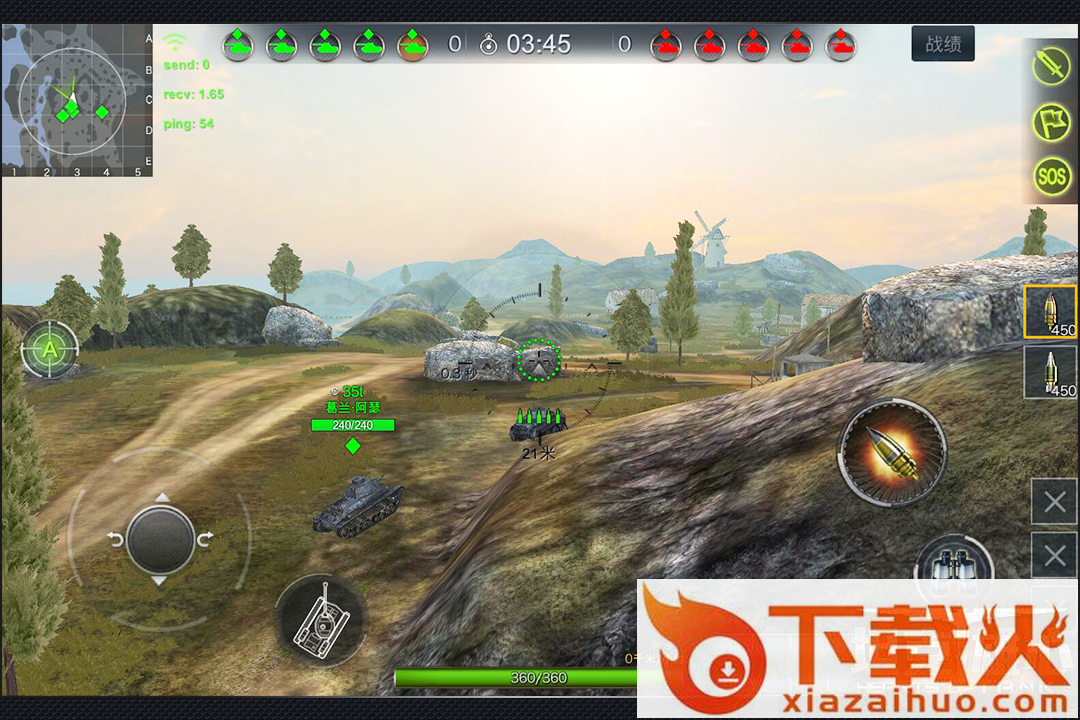Activate the flag signal icon
The image size is (1080, 720).
tap(1051, 122)
